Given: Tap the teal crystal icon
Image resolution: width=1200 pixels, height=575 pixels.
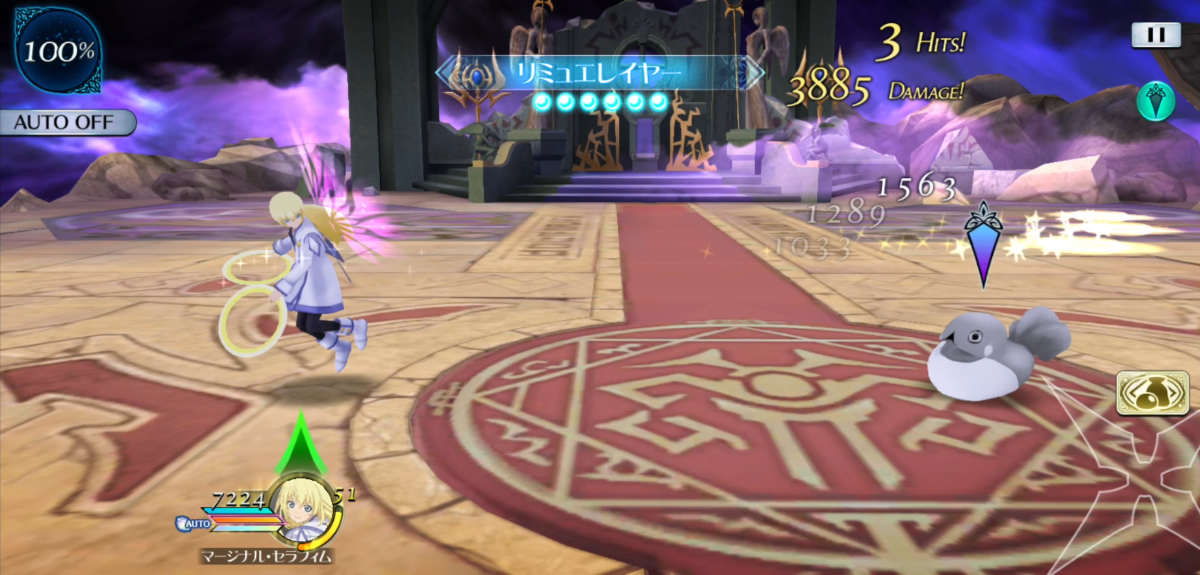Looking at the screenshot, I should (x=1154, y=100).
